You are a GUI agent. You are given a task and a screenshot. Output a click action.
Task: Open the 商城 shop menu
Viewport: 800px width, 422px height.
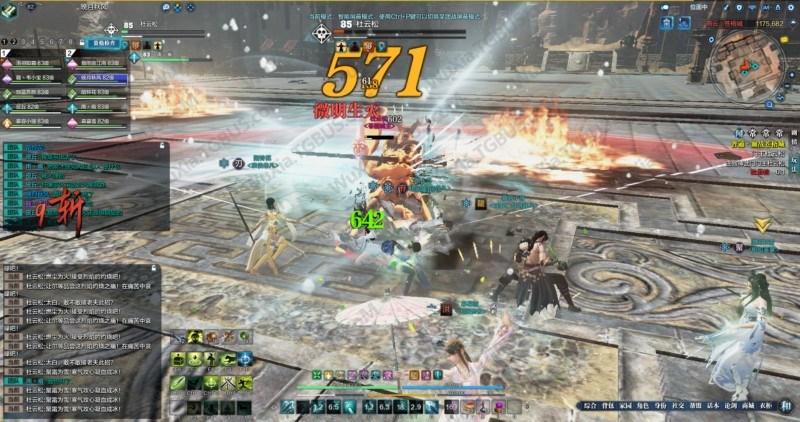737,406
